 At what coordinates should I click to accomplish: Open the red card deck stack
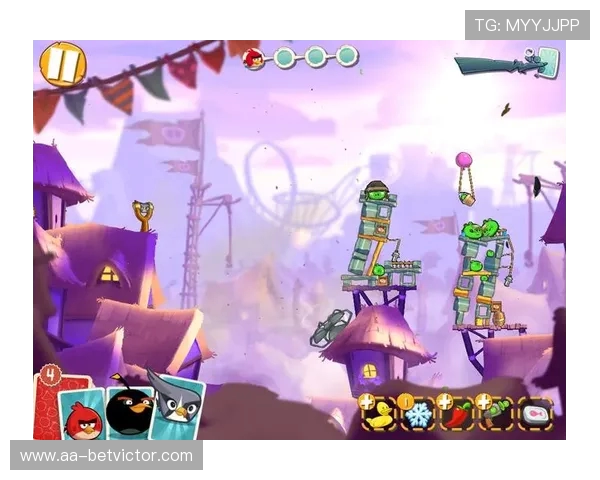pos(48,400)
